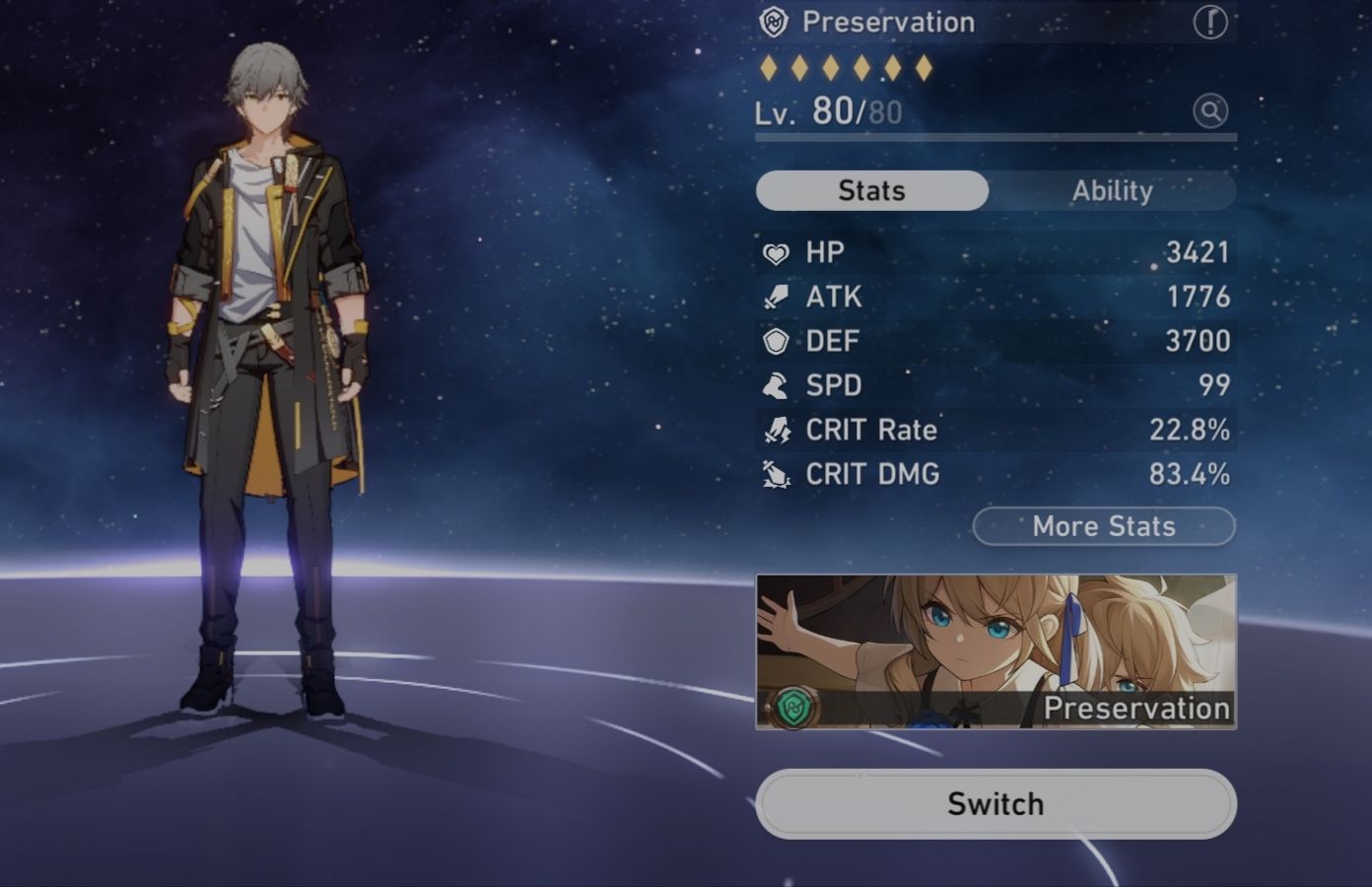
Task: Click the DEF shield stat icon
Action: [x=777, y=341]
